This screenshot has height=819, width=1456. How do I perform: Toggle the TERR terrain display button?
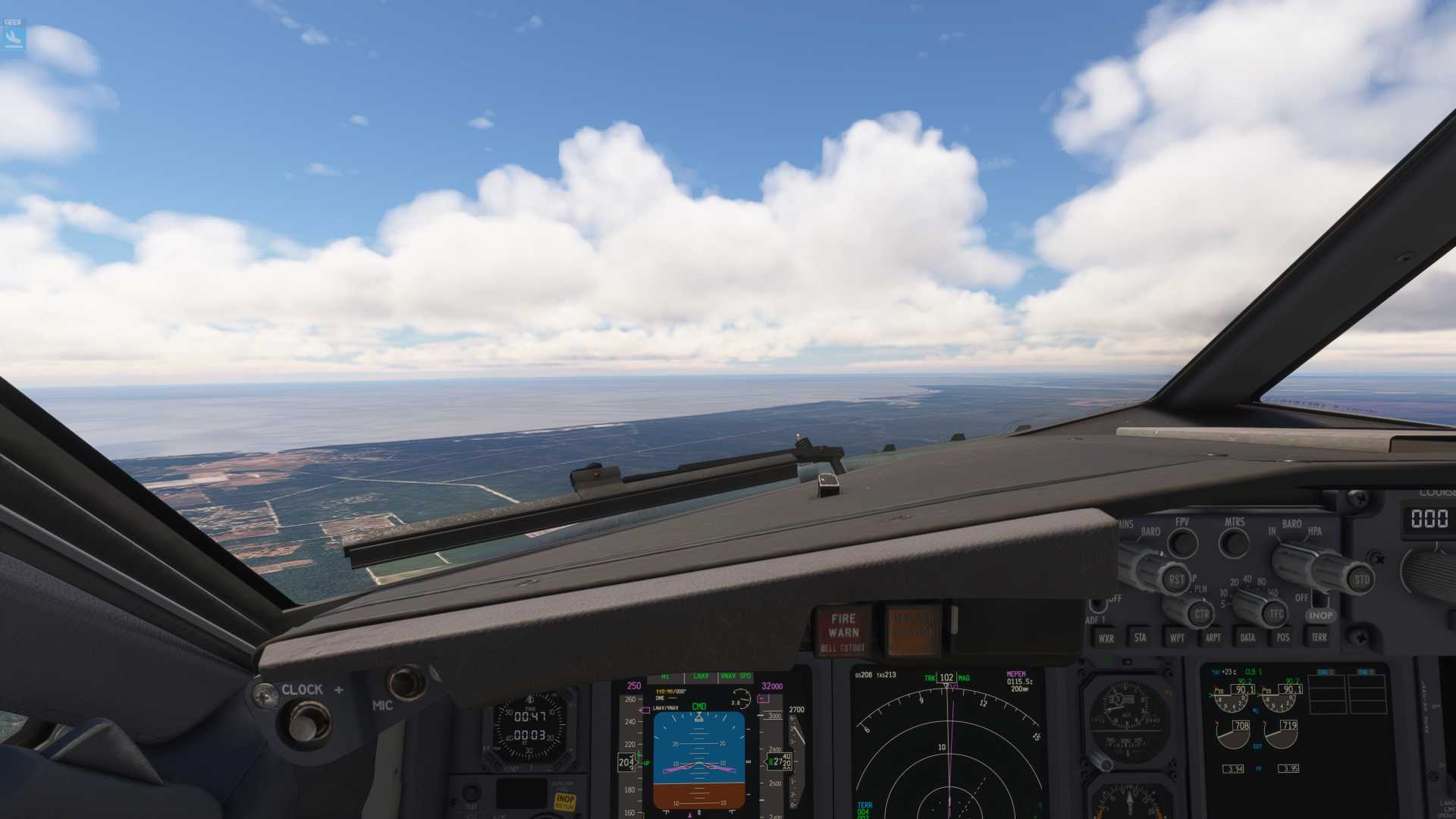[x=1319, y=637]
